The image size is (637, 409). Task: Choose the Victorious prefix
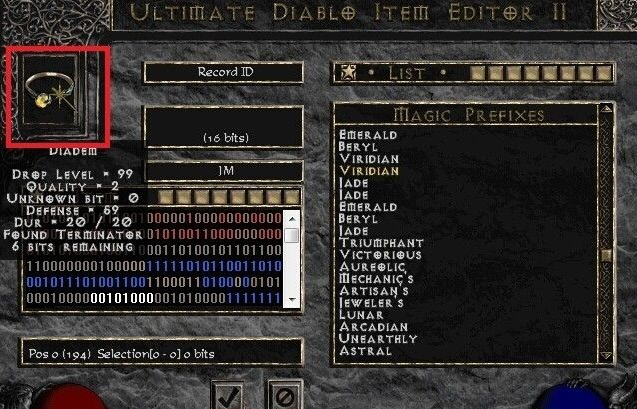click(381, 255)
